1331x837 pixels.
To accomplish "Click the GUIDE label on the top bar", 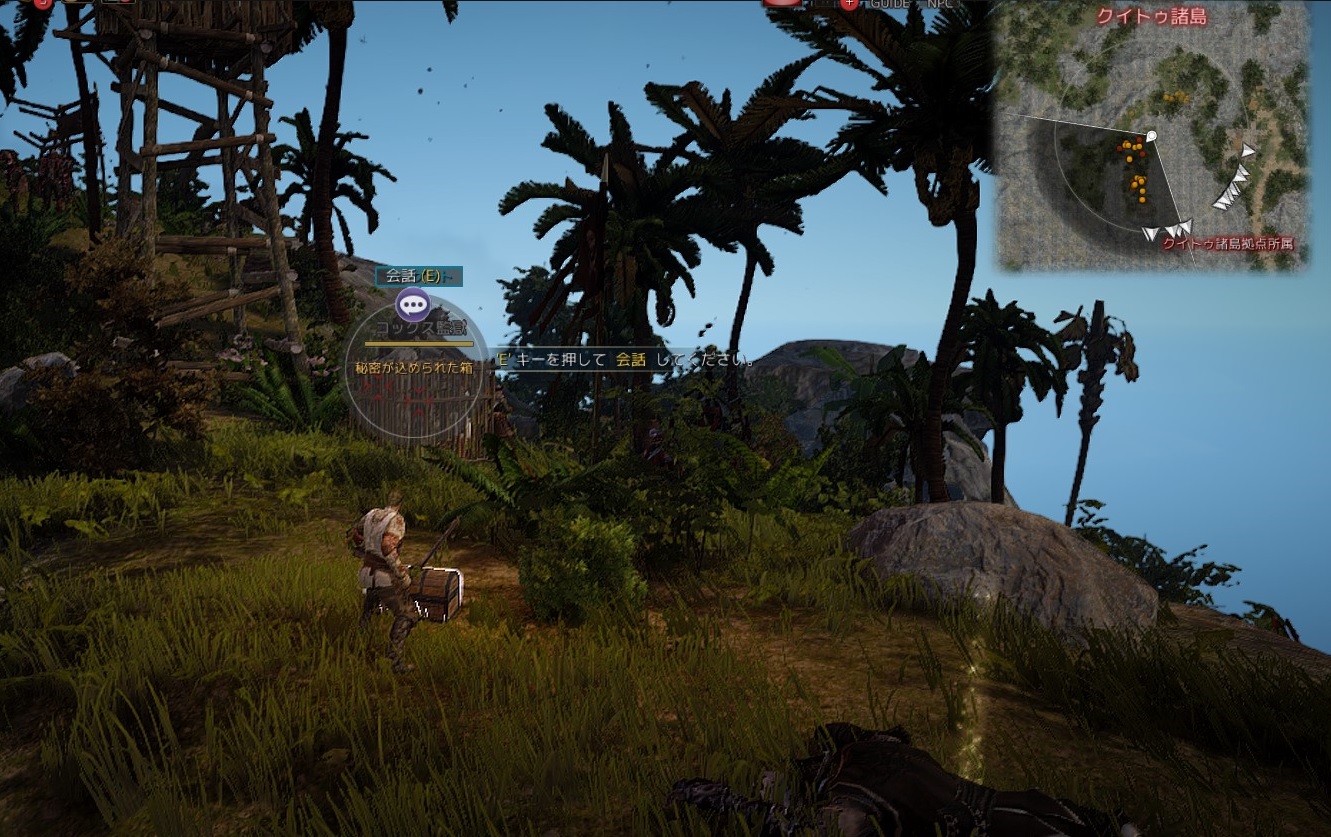I will click(889, 4).
